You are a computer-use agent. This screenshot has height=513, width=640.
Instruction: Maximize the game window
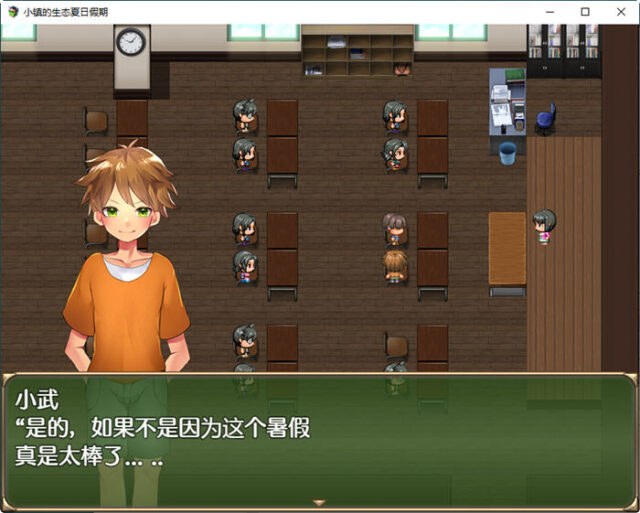(x=585, y=11)
